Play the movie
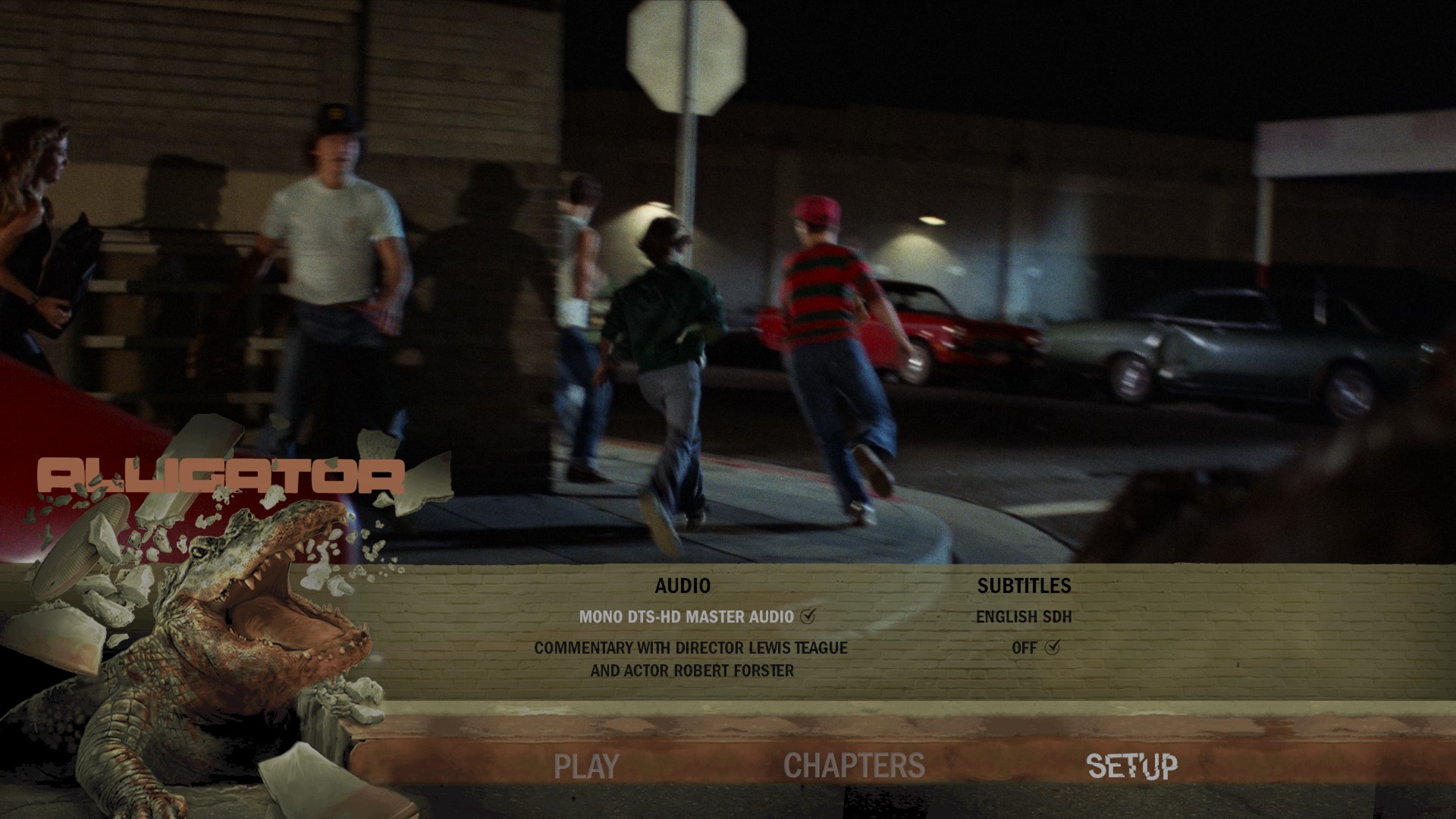Screen dimensions: 1456x819 (x=586, y=766)
